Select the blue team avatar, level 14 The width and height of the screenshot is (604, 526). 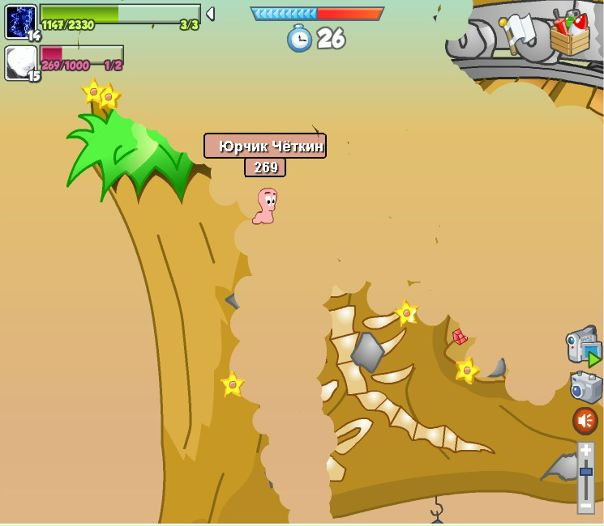[20, 22]
